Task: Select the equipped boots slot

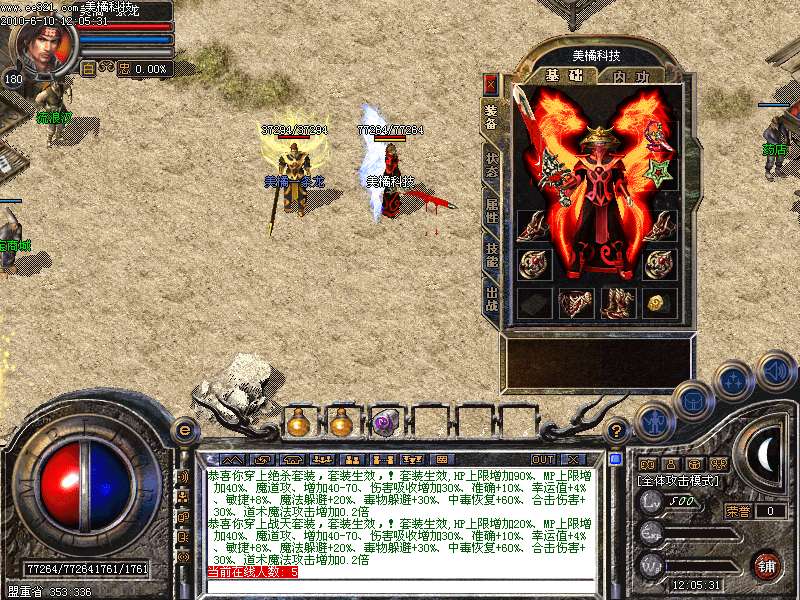Action: [x=618, y=302]
